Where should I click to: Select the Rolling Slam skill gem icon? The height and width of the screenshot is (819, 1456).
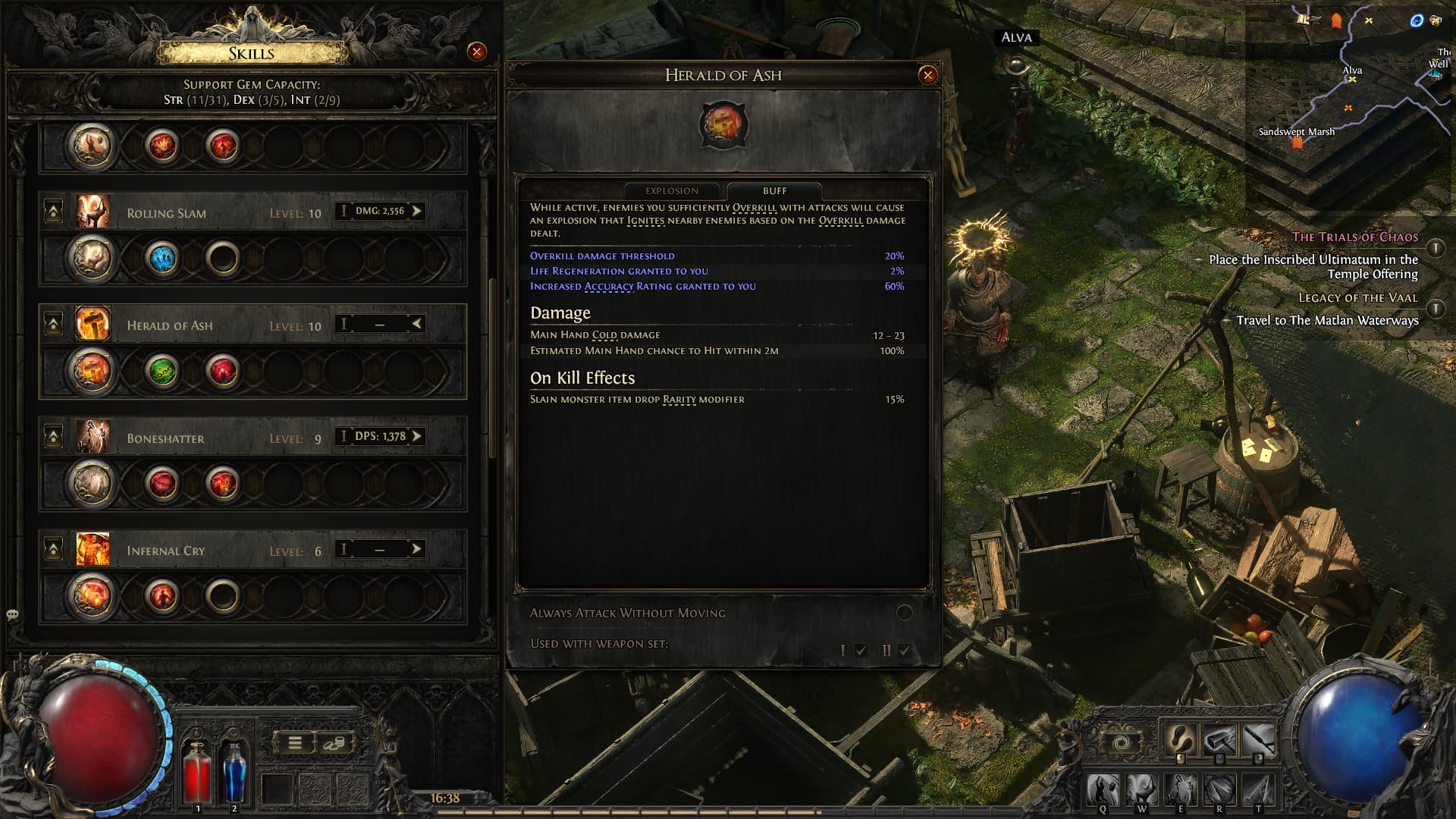pyautogui.click(x=91, y=213)
